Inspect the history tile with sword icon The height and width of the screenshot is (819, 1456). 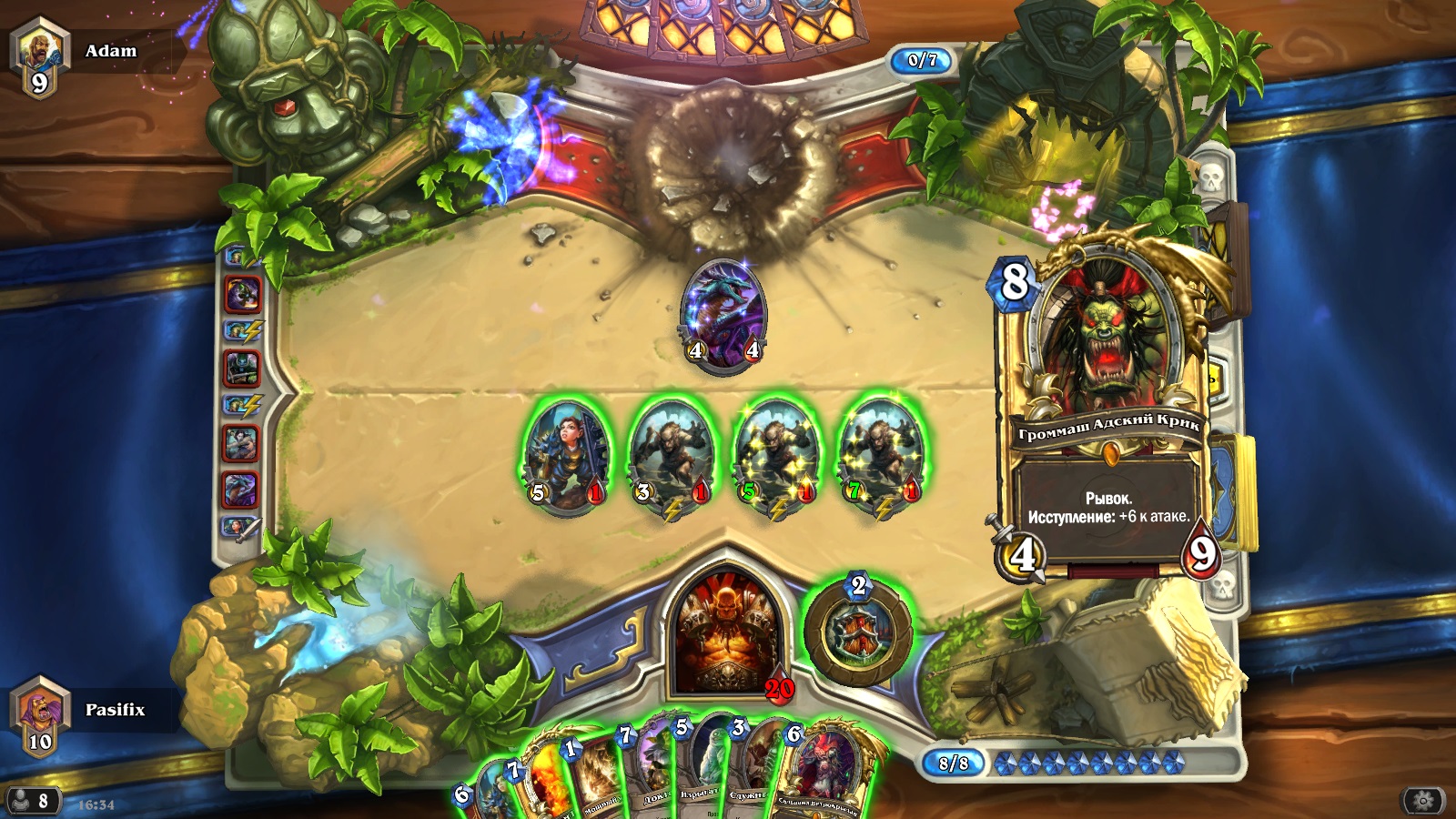[241, 527]
